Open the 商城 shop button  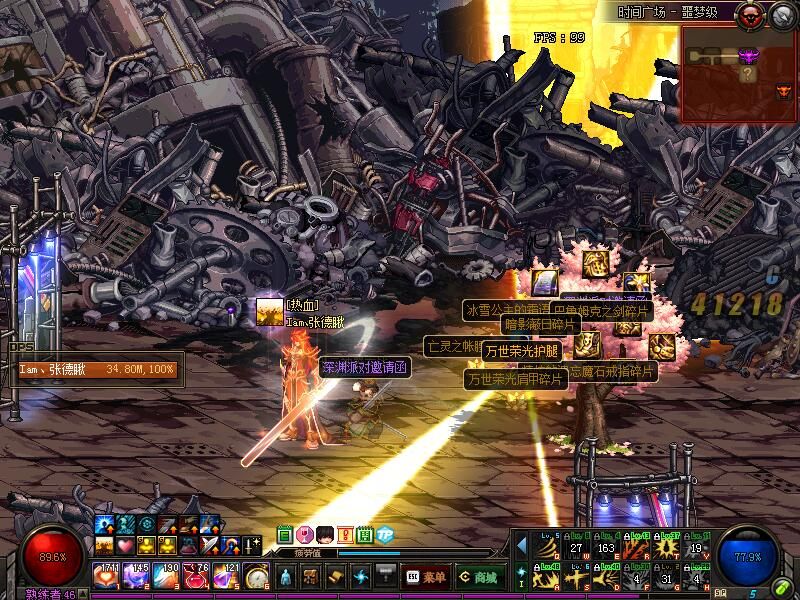(x=480, y=577)
